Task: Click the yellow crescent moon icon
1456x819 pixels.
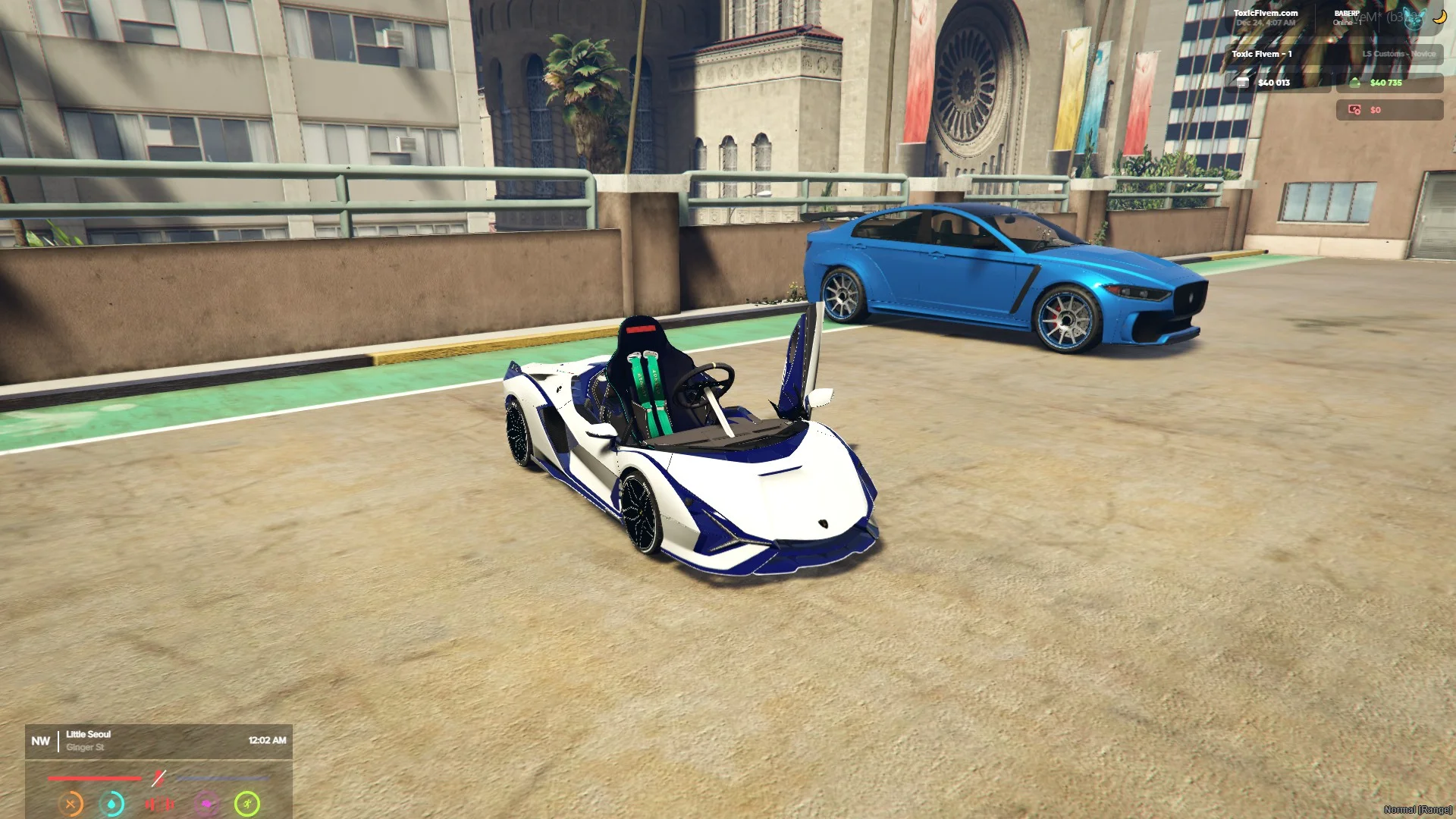Action: point(1439,17)
